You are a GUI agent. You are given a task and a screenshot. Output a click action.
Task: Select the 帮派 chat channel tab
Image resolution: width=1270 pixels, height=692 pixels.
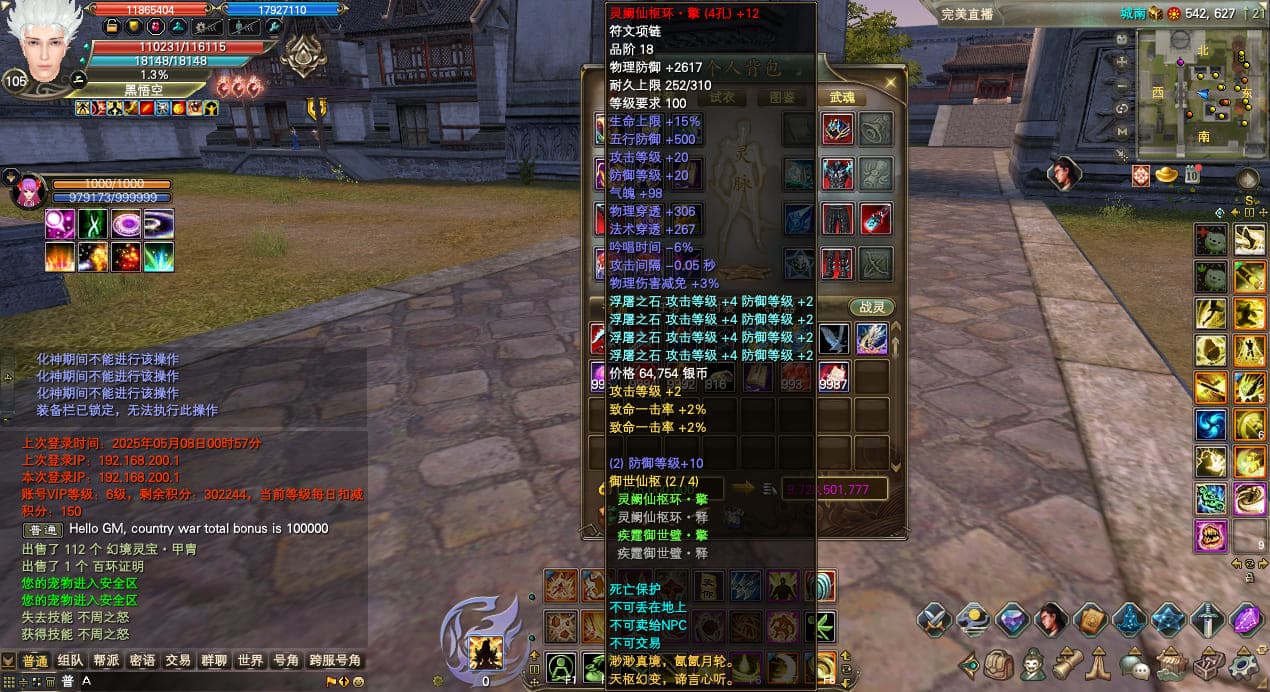(106, 661)
